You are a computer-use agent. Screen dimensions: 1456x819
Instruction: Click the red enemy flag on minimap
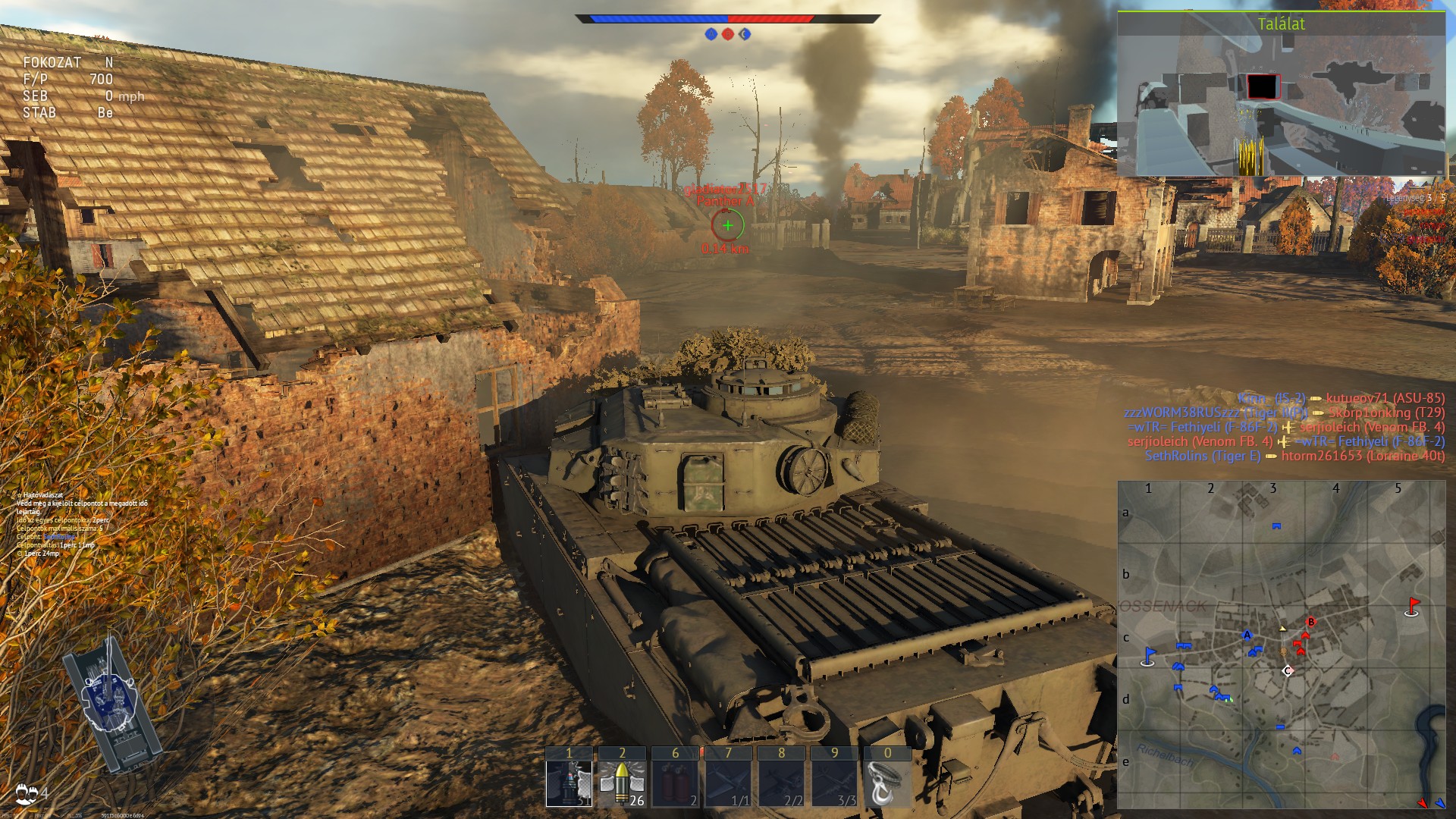point(1412,607)
